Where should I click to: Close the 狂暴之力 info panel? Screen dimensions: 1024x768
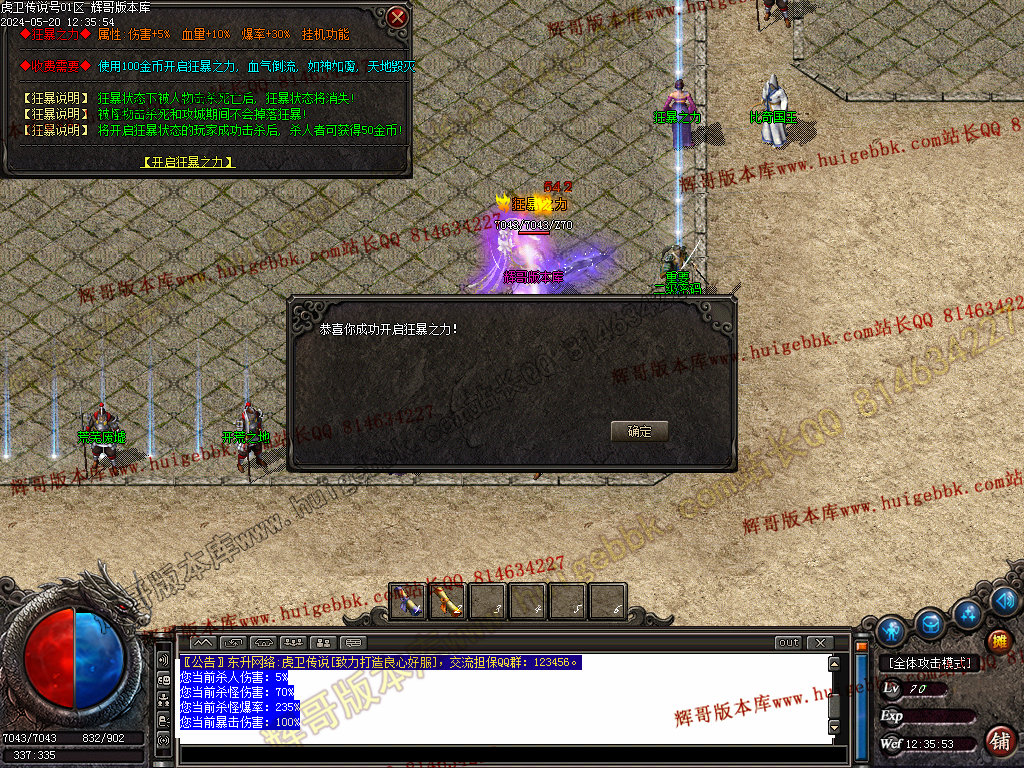pyautogui.click(x=397, y=17)
